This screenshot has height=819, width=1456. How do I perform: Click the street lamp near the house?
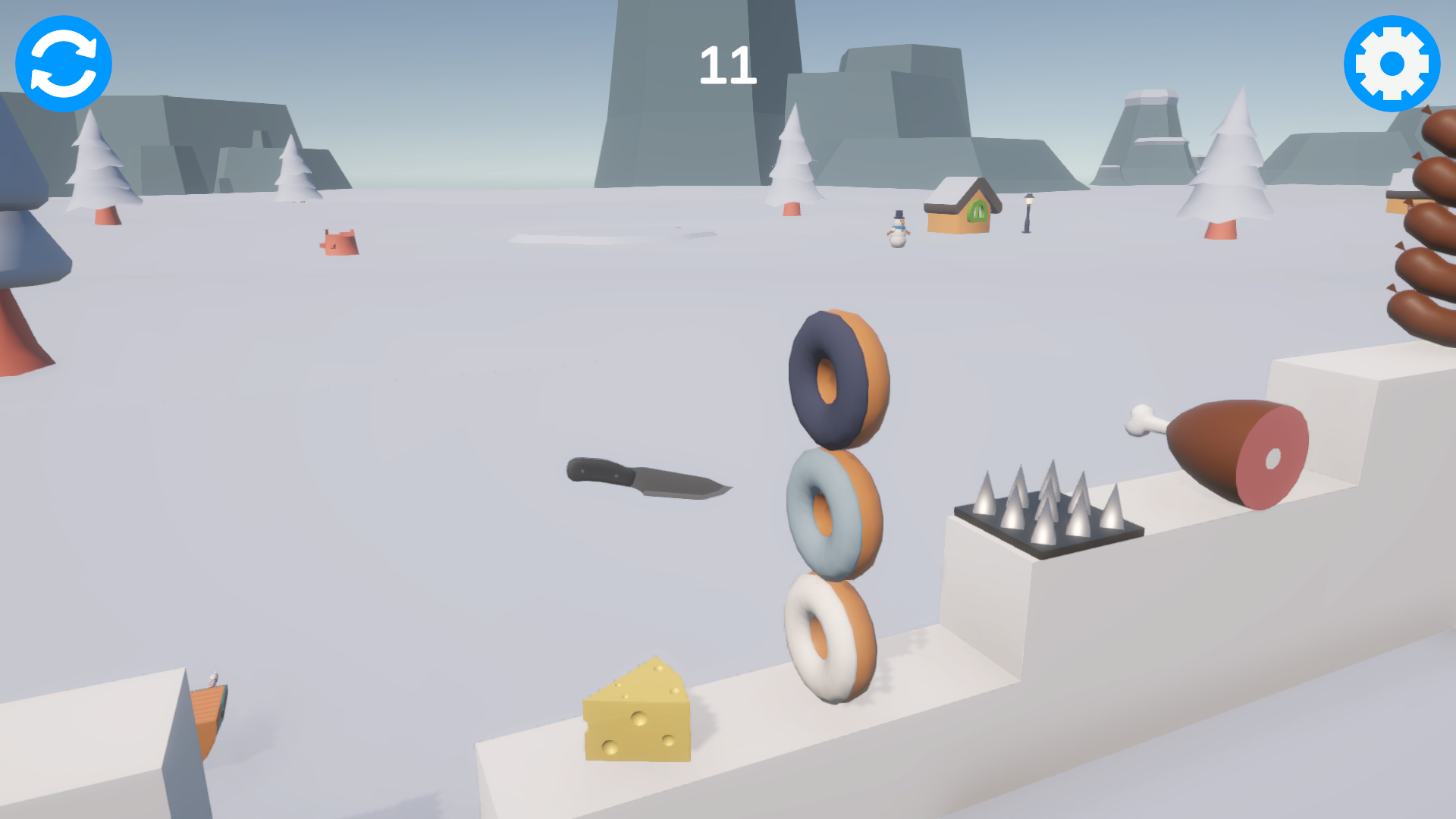1028,212
